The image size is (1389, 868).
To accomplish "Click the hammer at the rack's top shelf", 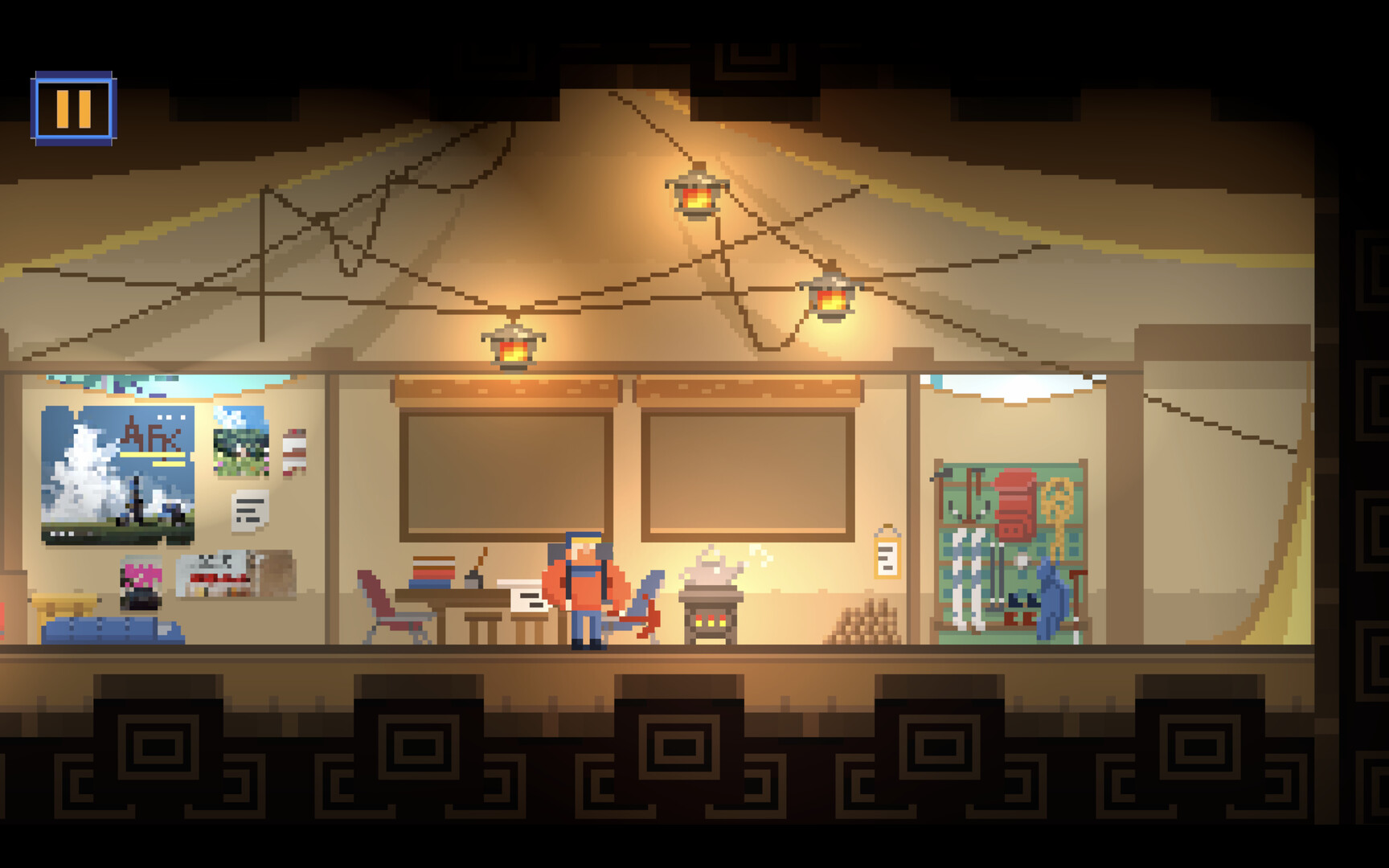I will tap(944, 473).
